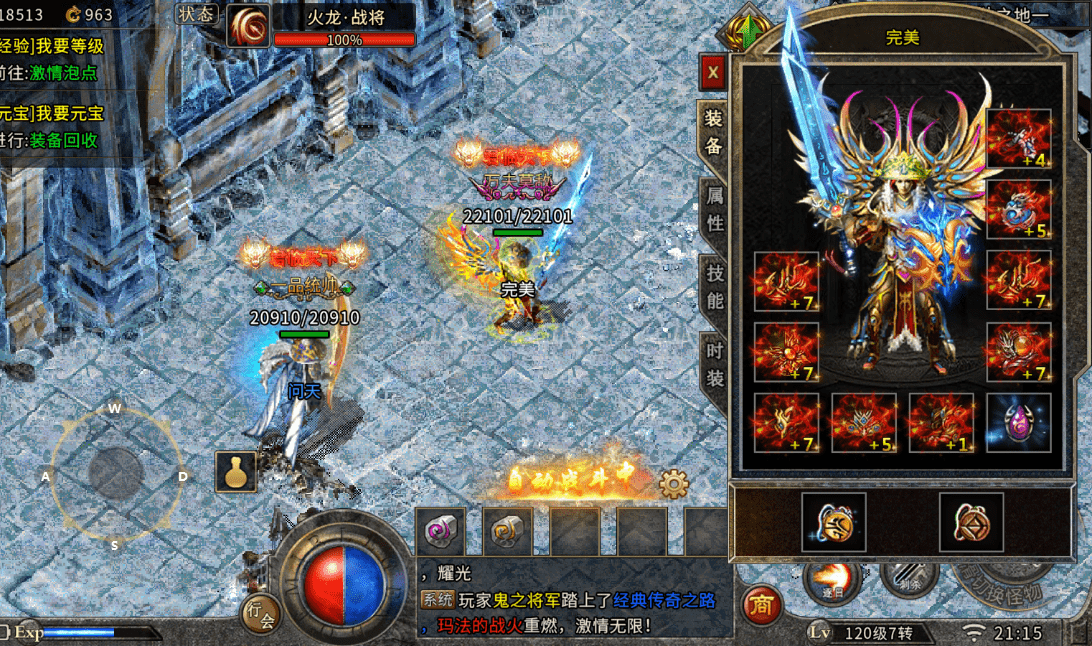Open the 行会 guild button

[x=259, y=614]
